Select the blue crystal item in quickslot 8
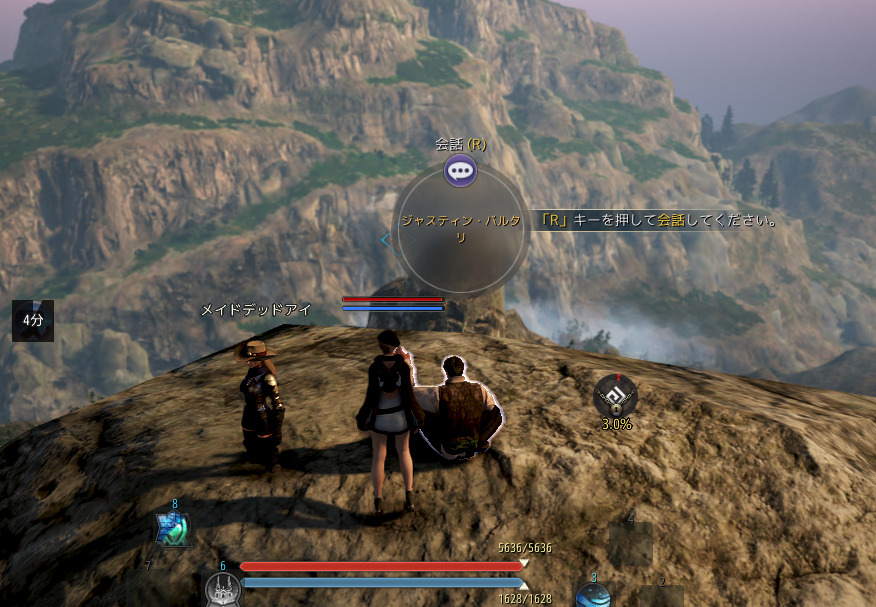The image size is (876, 607). coord(172,529)
